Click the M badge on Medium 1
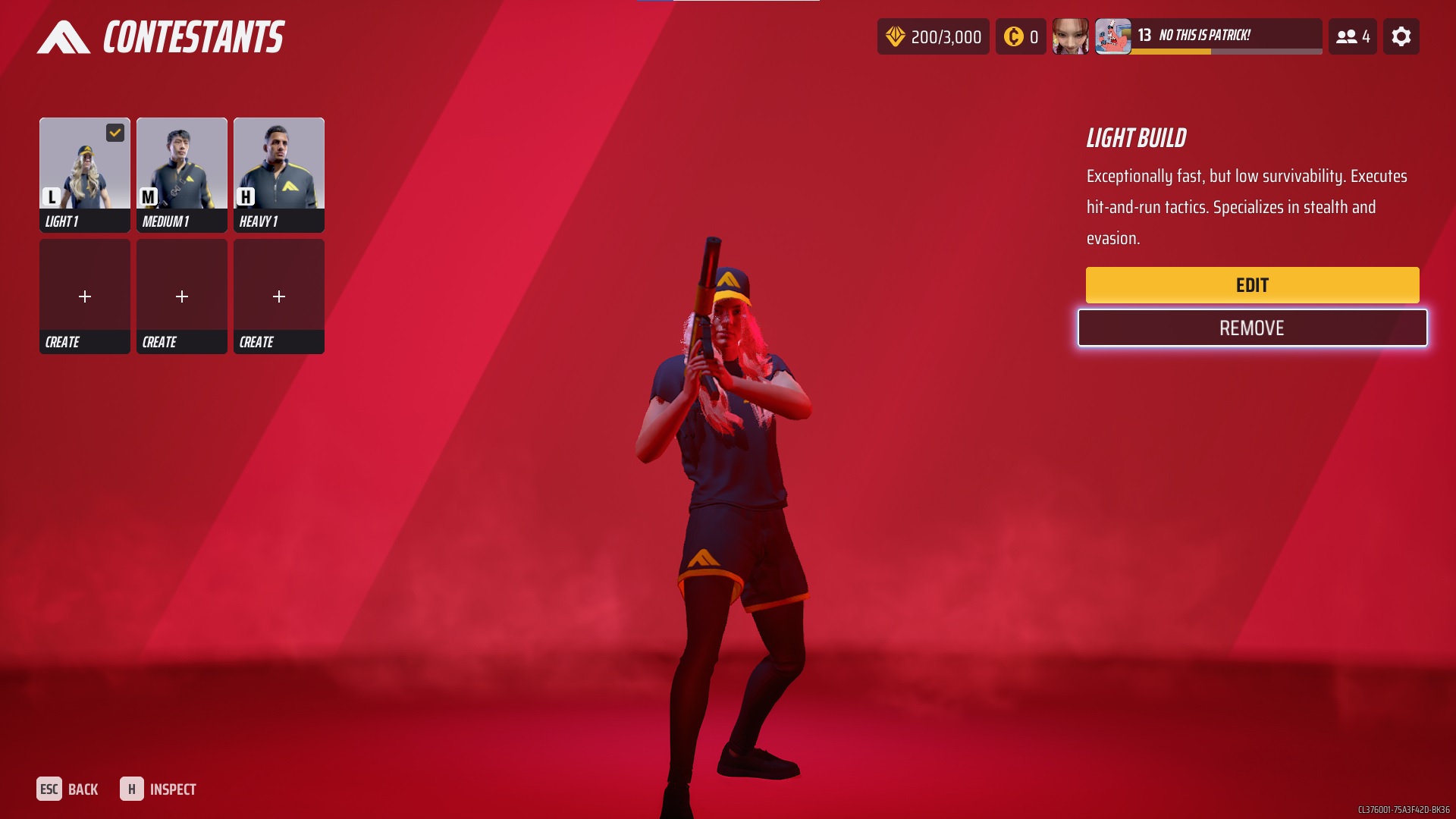This screenshot has height=819, width=1456. pos(148,196)
